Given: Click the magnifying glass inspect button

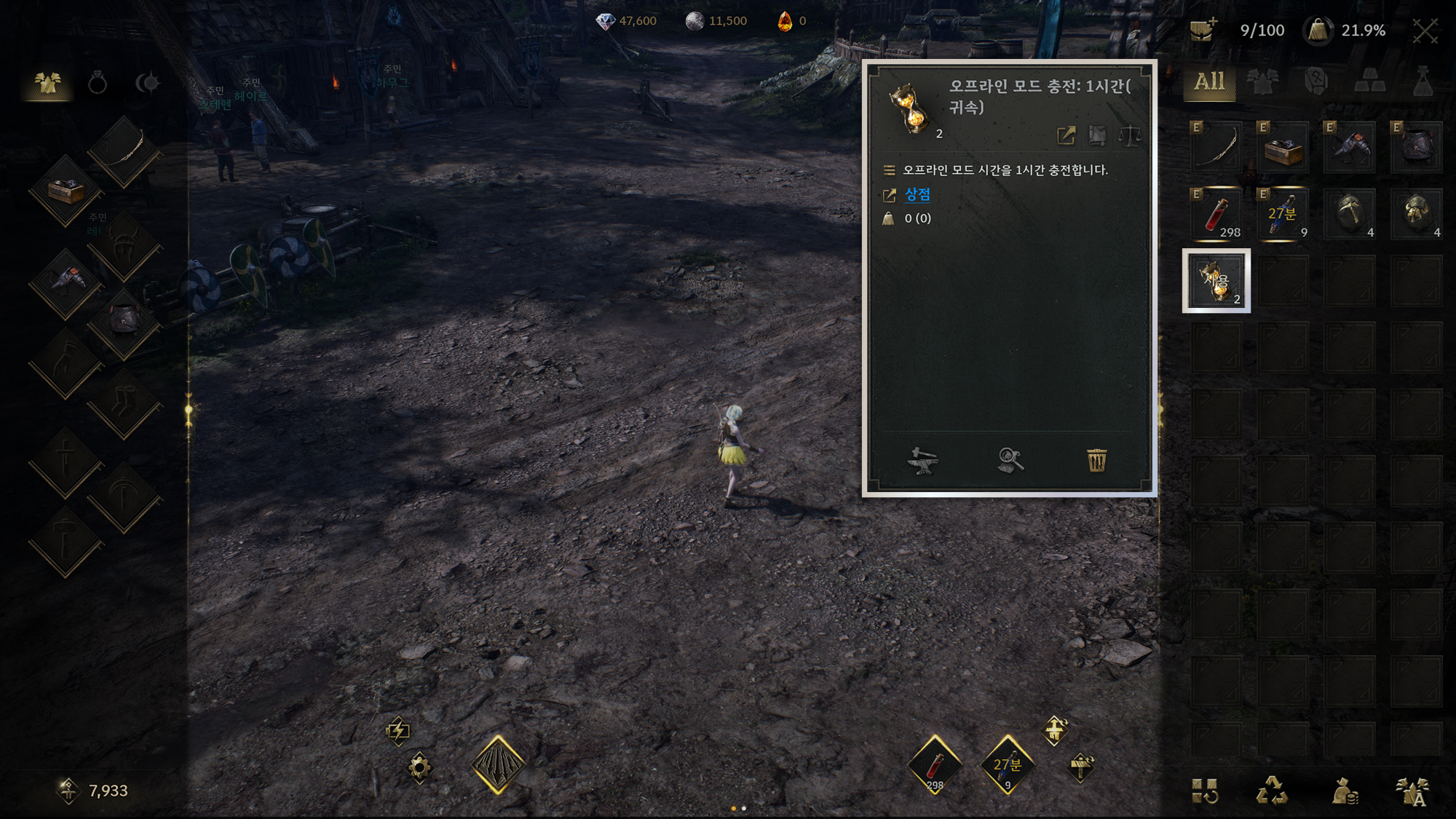Looking at the screenshot, I should click(x=1010, y=460).
